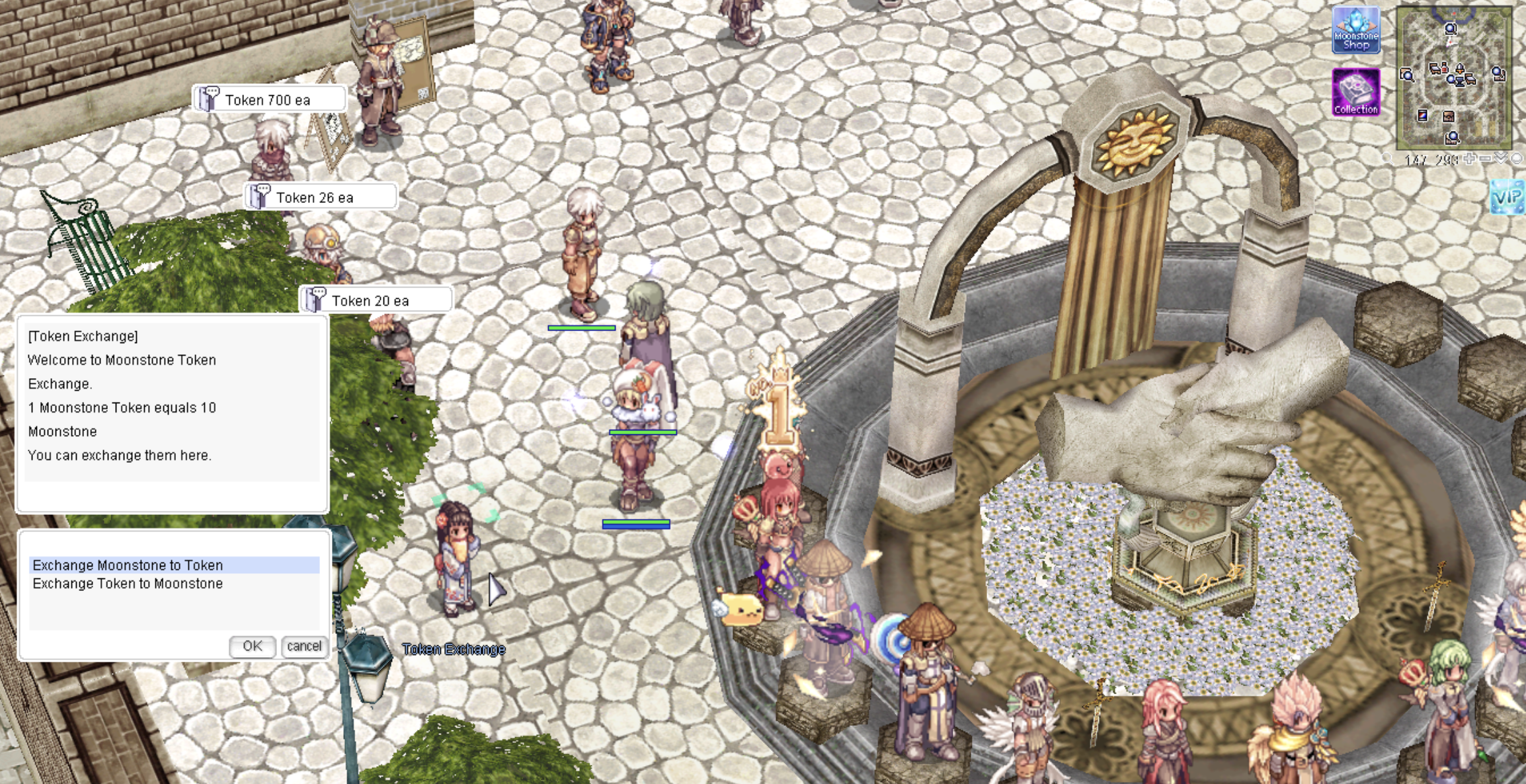1526x784 pixels.
Task: Zoom in the minimap with plus
Action: point(1469,159)
